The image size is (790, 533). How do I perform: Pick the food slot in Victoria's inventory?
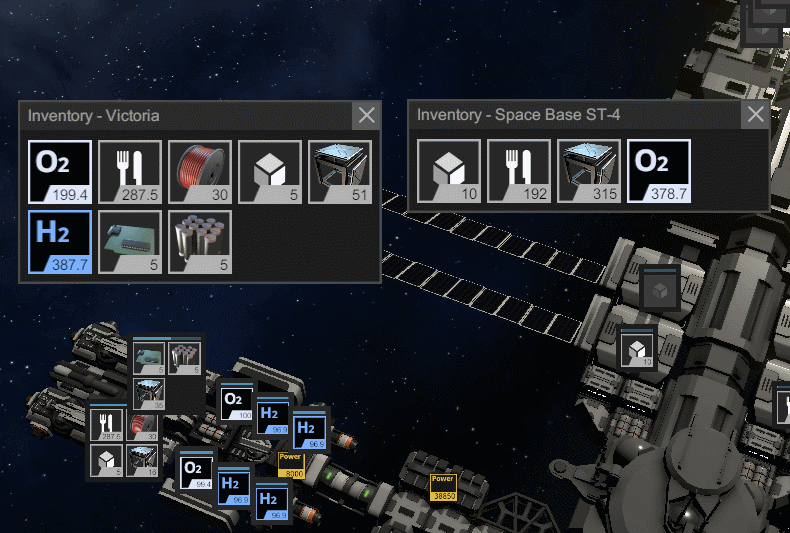(x=130, y=172)
